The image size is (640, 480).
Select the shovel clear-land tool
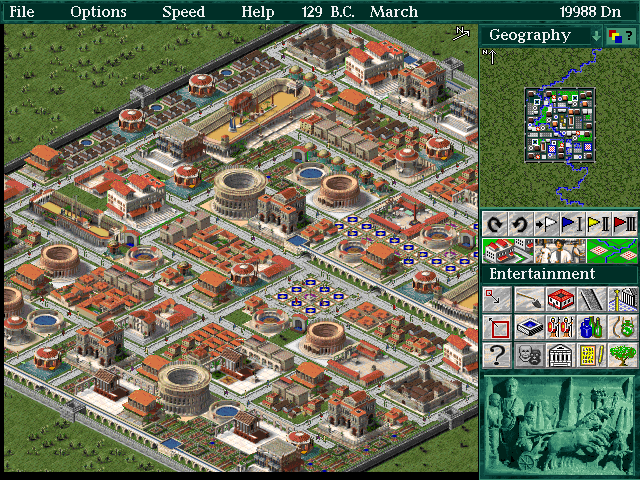(x=529, y=299)
